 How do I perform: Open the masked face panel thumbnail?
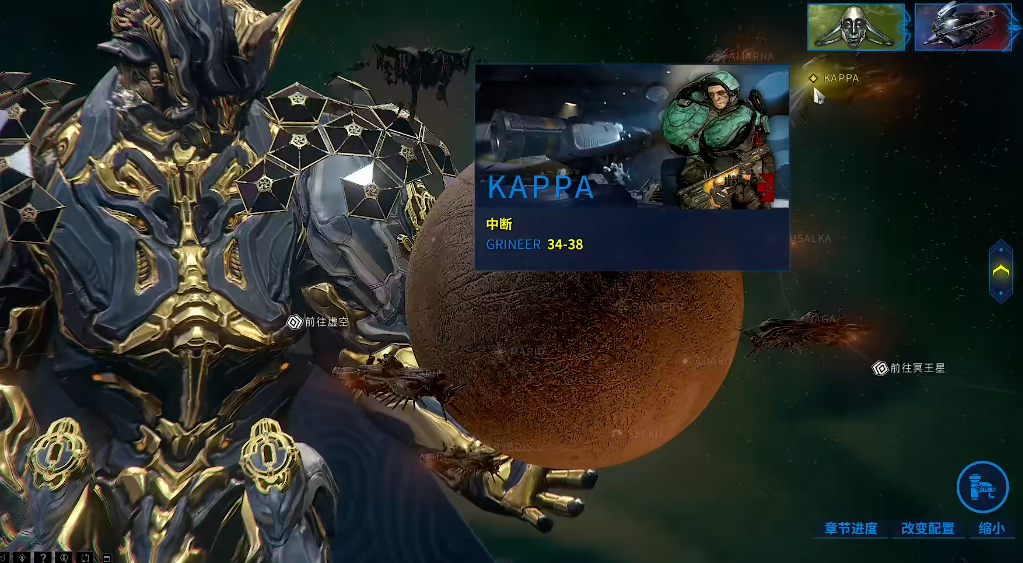(x=855, y=27)
